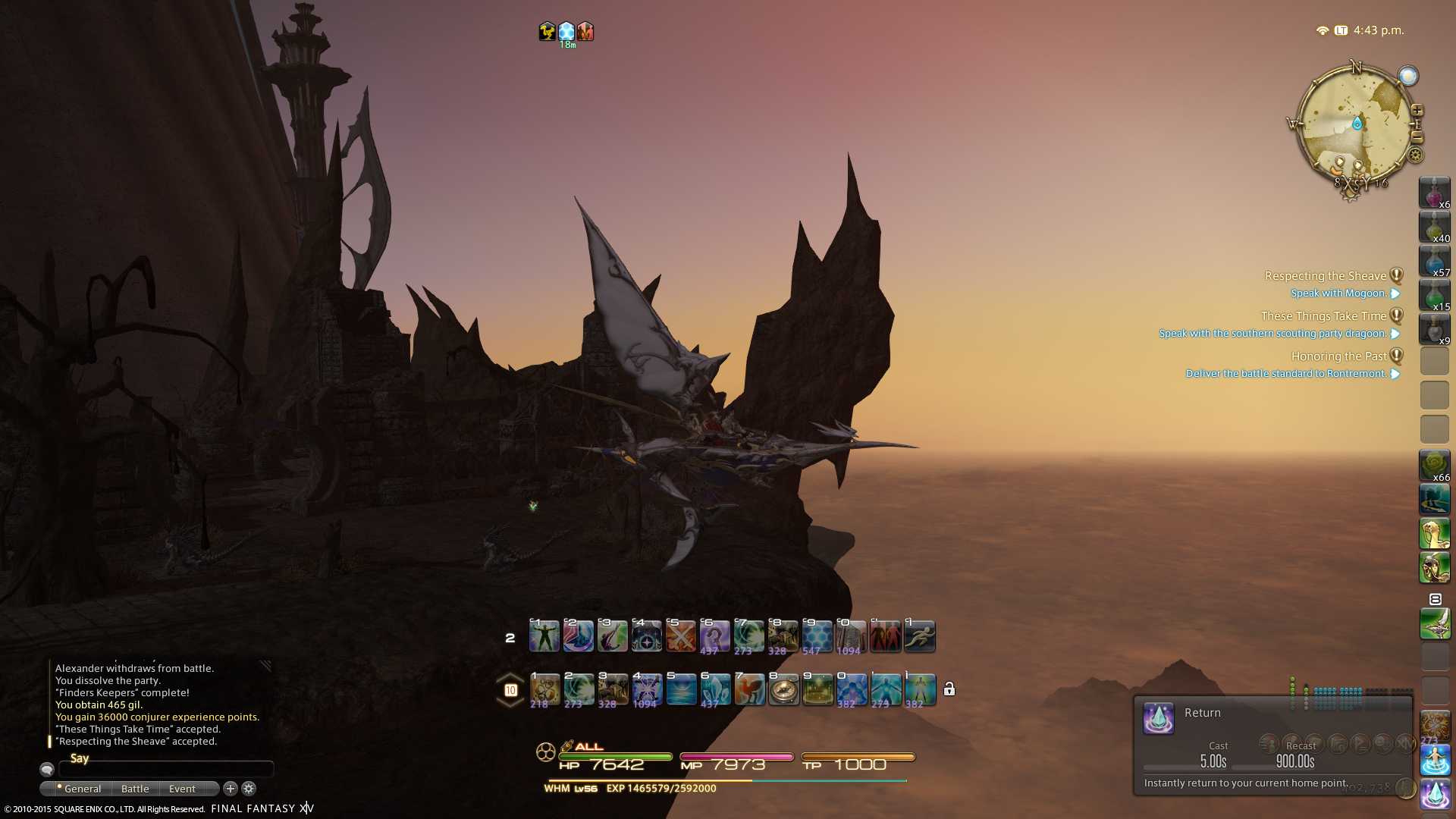Screen dimensions: 1456x819
Task: Zoom out the minimap
Action: click(1417, 137)
